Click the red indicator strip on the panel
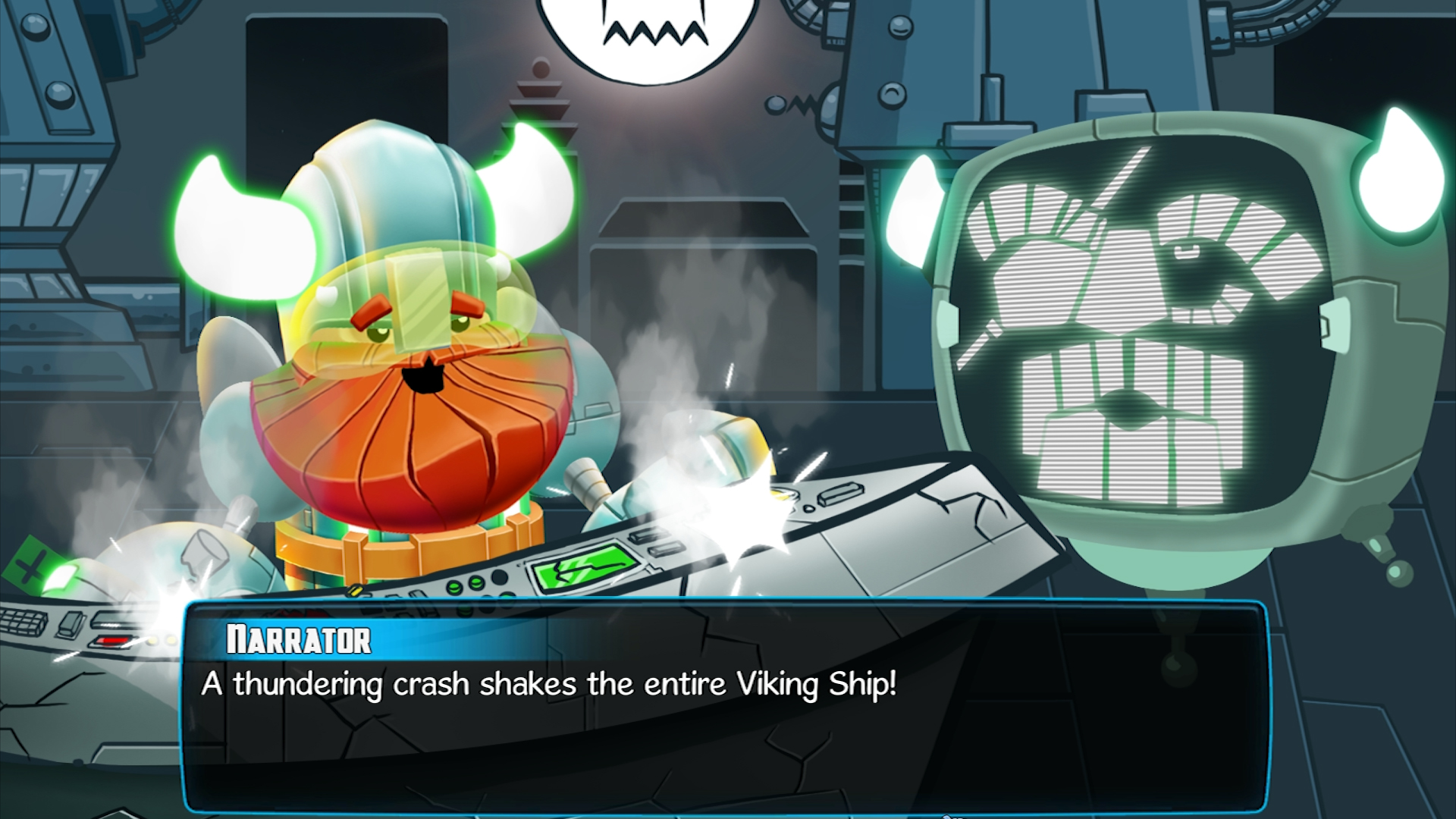The height and width of the screenshot is (819, 1456). coord(111,641)
